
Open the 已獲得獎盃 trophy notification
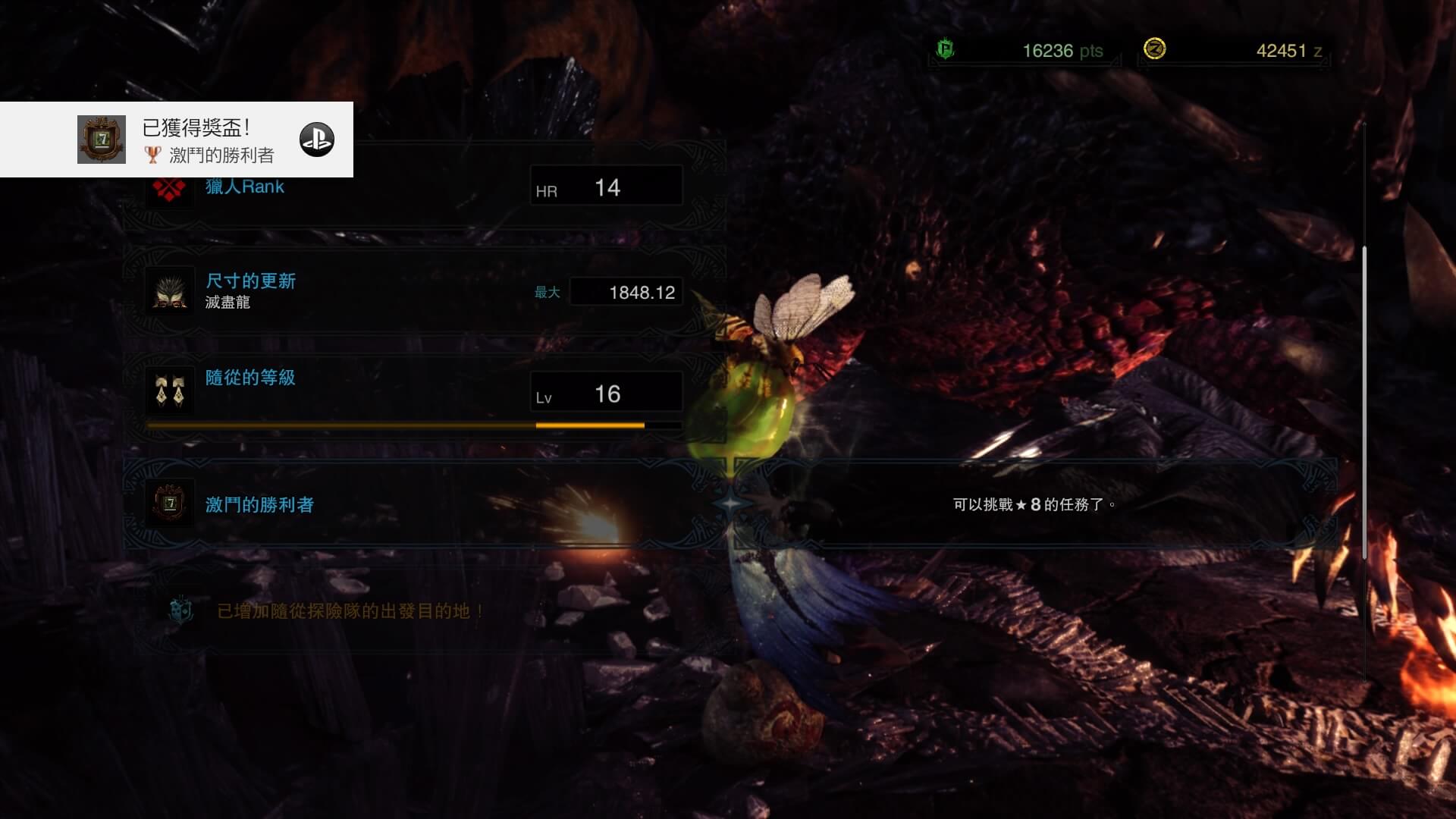177,140
